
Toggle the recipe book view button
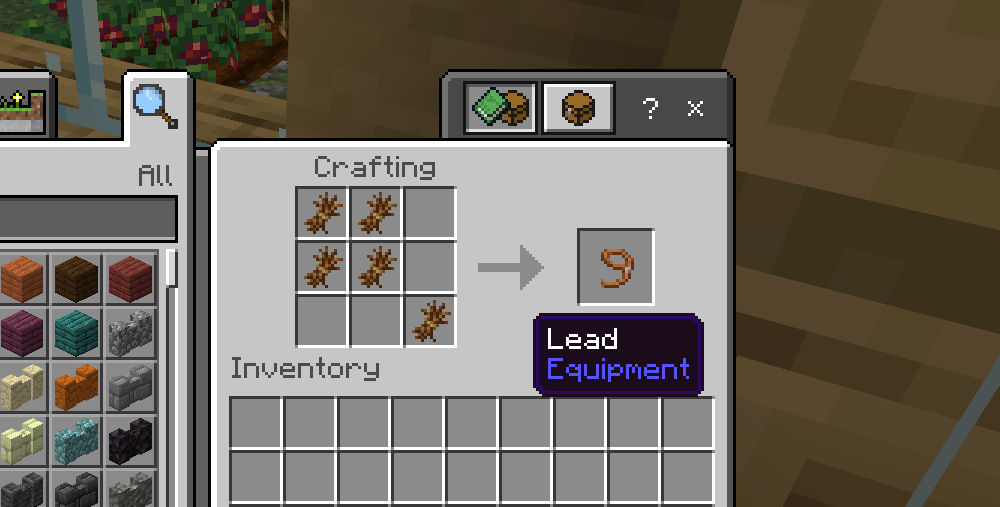point(501,107)
